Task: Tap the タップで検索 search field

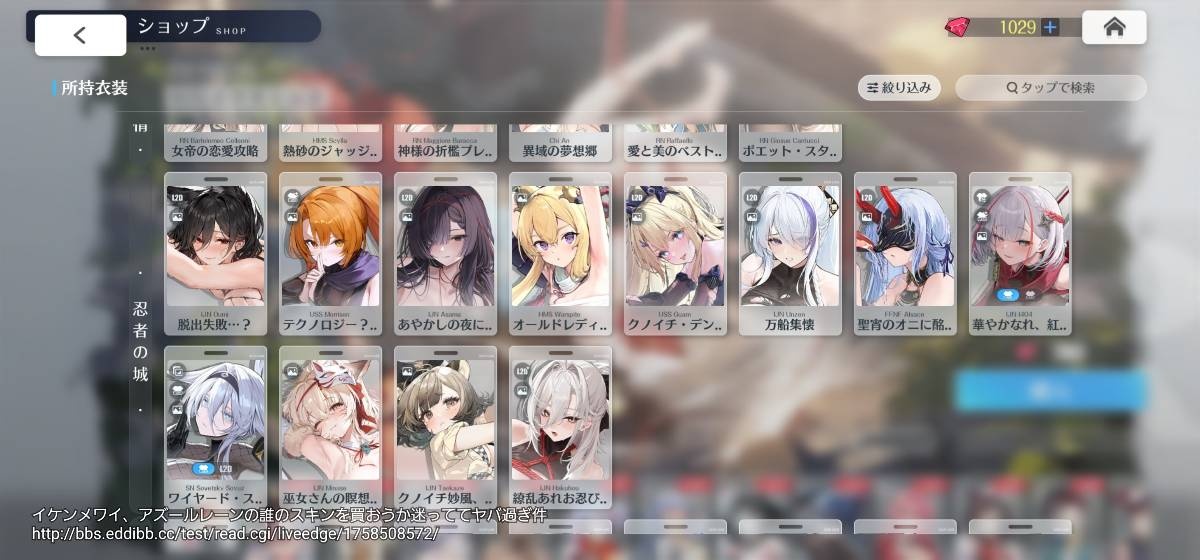Action: (1050, 88)
